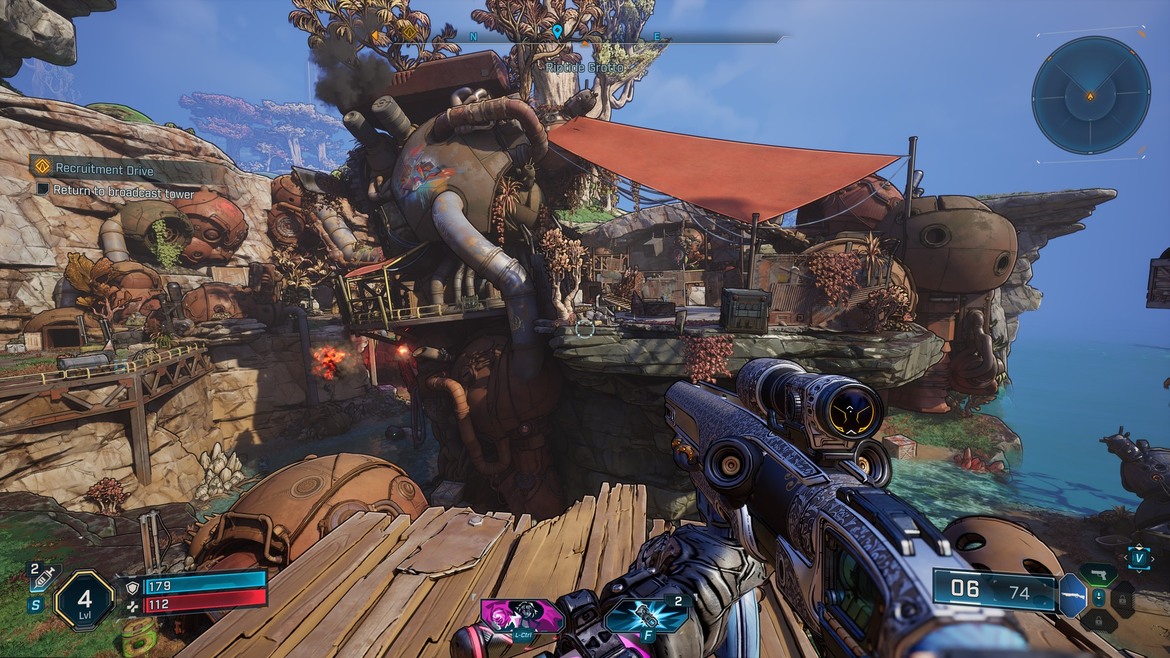
Task: Select the orange quest diamond on the compass
Action: point(408,32)
